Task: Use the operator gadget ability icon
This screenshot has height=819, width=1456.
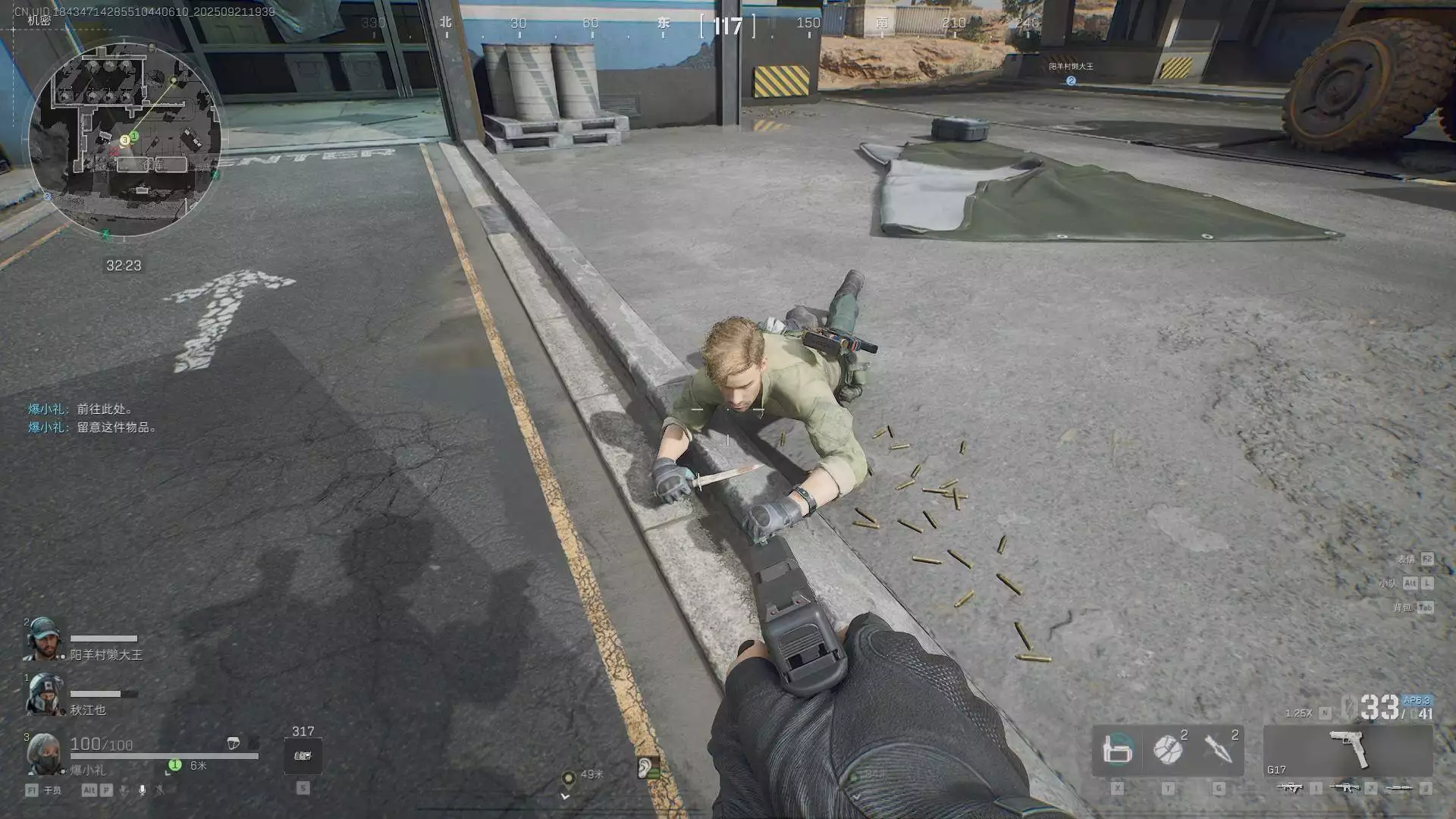Action: point(1117,750)
